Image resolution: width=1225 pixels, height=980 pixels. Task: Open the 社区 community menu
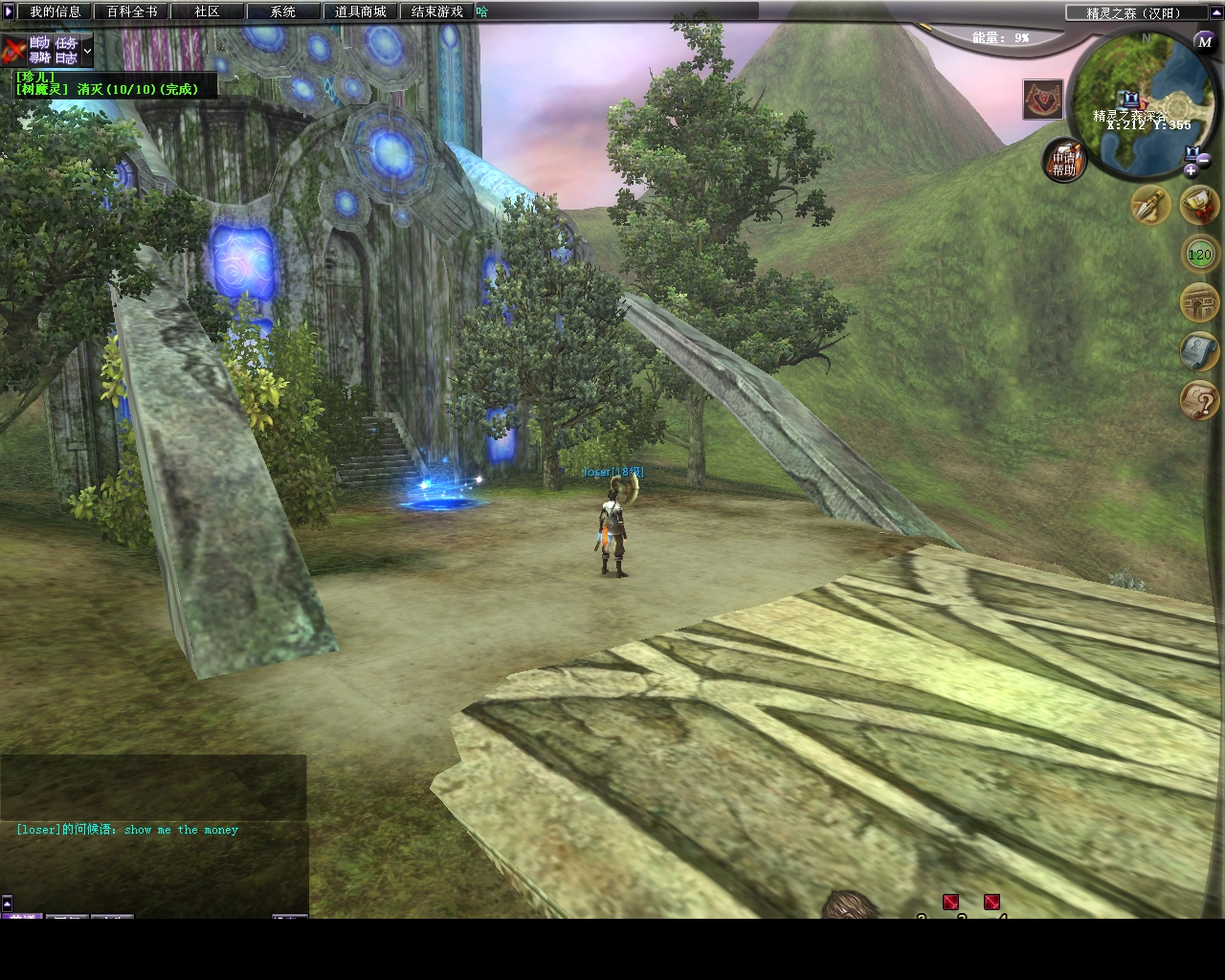click(x=207, y=11)
